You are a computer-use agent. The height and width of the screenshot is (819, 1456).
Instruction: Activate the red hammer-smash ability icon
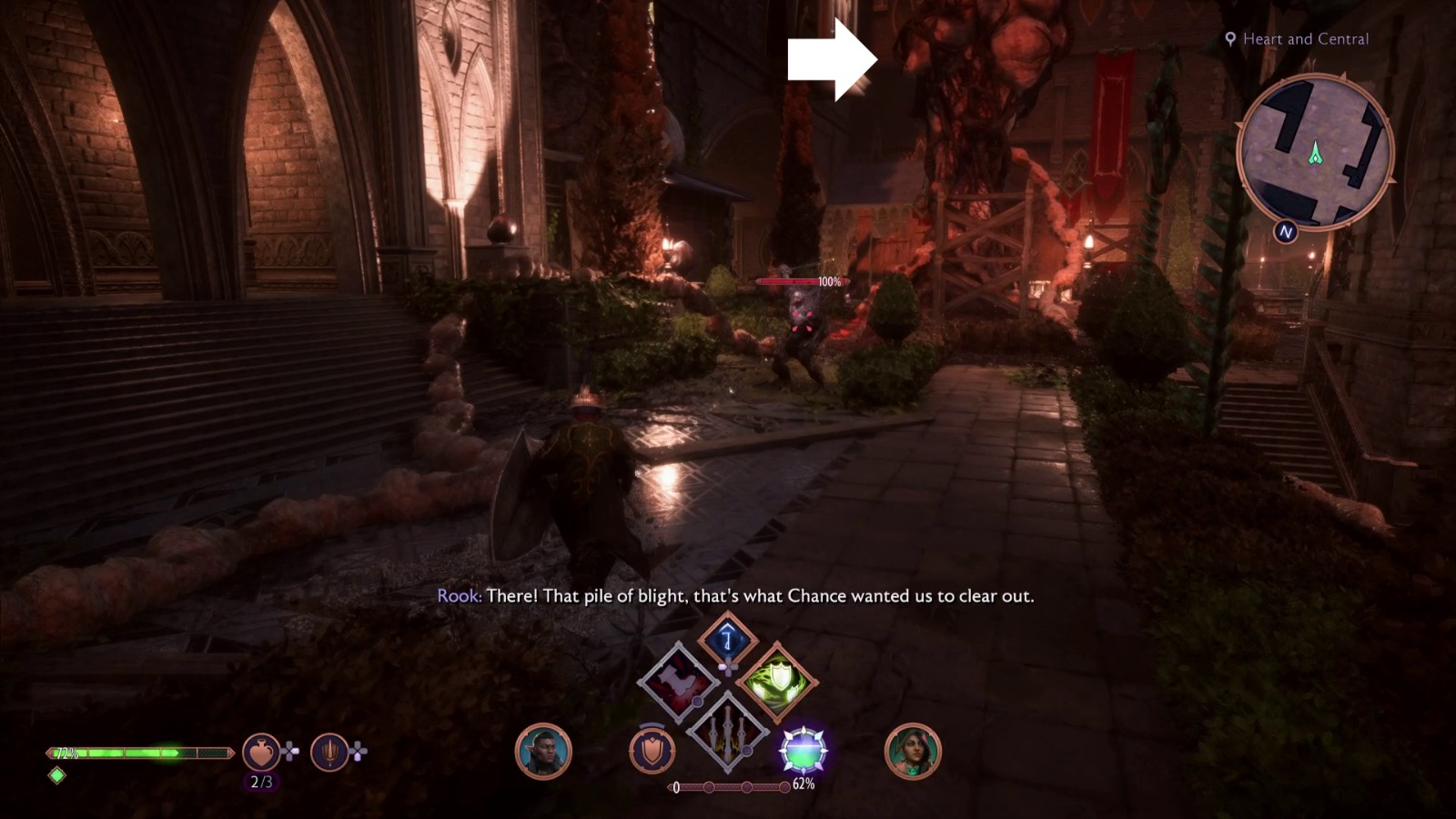coord(677,681)
